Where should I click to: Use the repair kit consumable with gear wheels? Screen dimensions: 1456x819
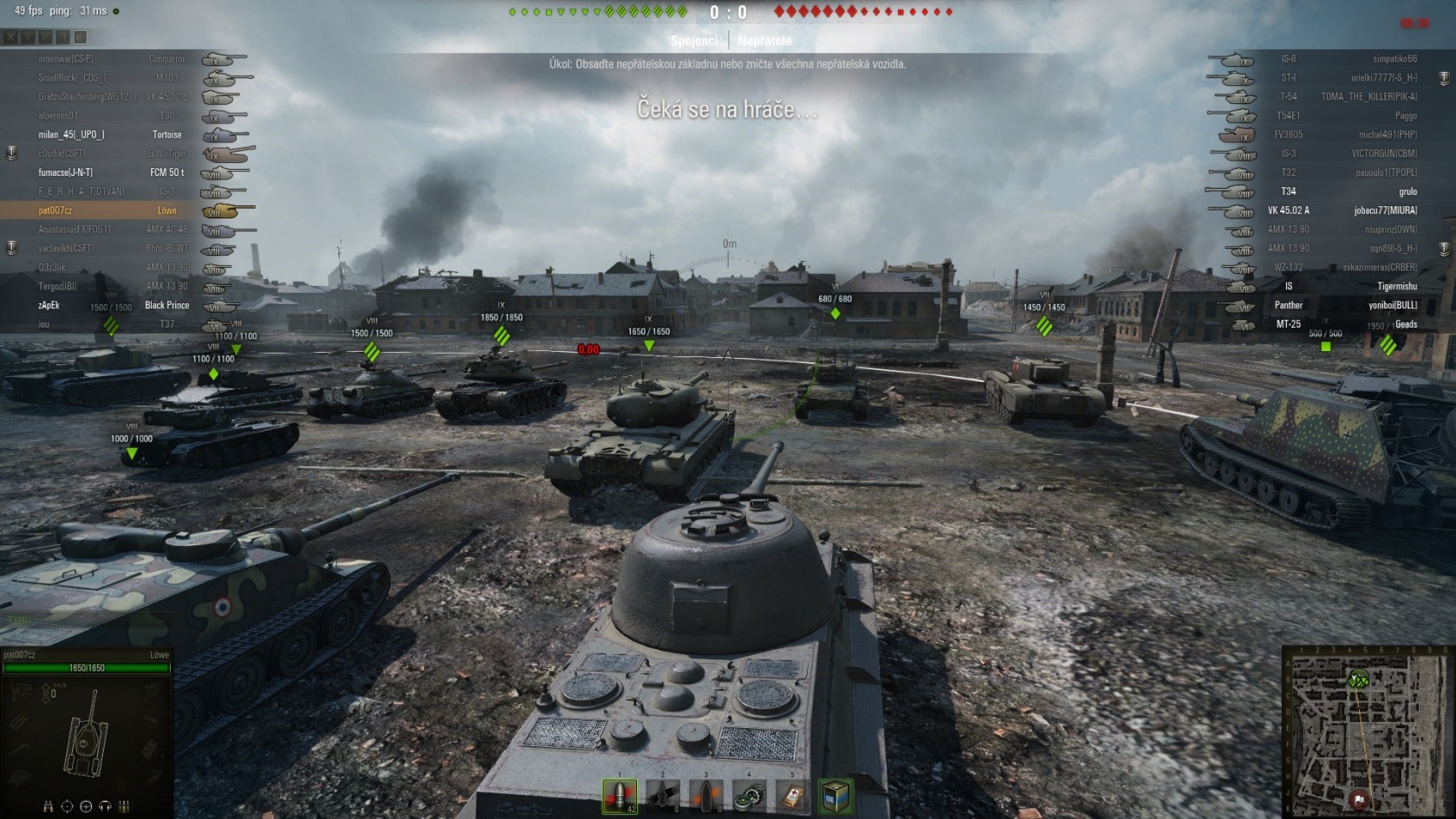pyautogui.click(x=749, y=796)
